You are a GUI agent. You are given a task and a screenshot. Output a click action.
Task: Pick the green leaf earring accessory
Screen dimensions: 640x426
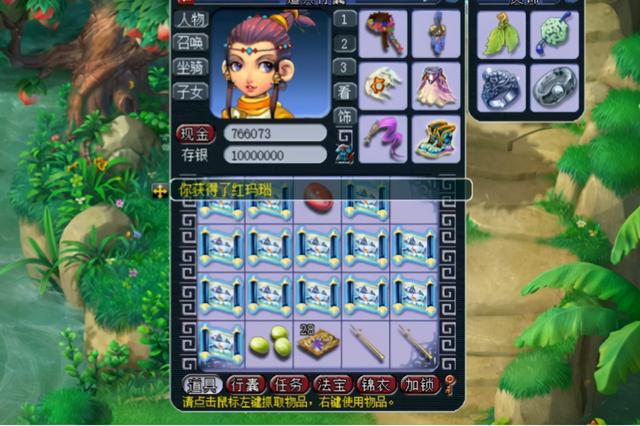click(500, 35)
